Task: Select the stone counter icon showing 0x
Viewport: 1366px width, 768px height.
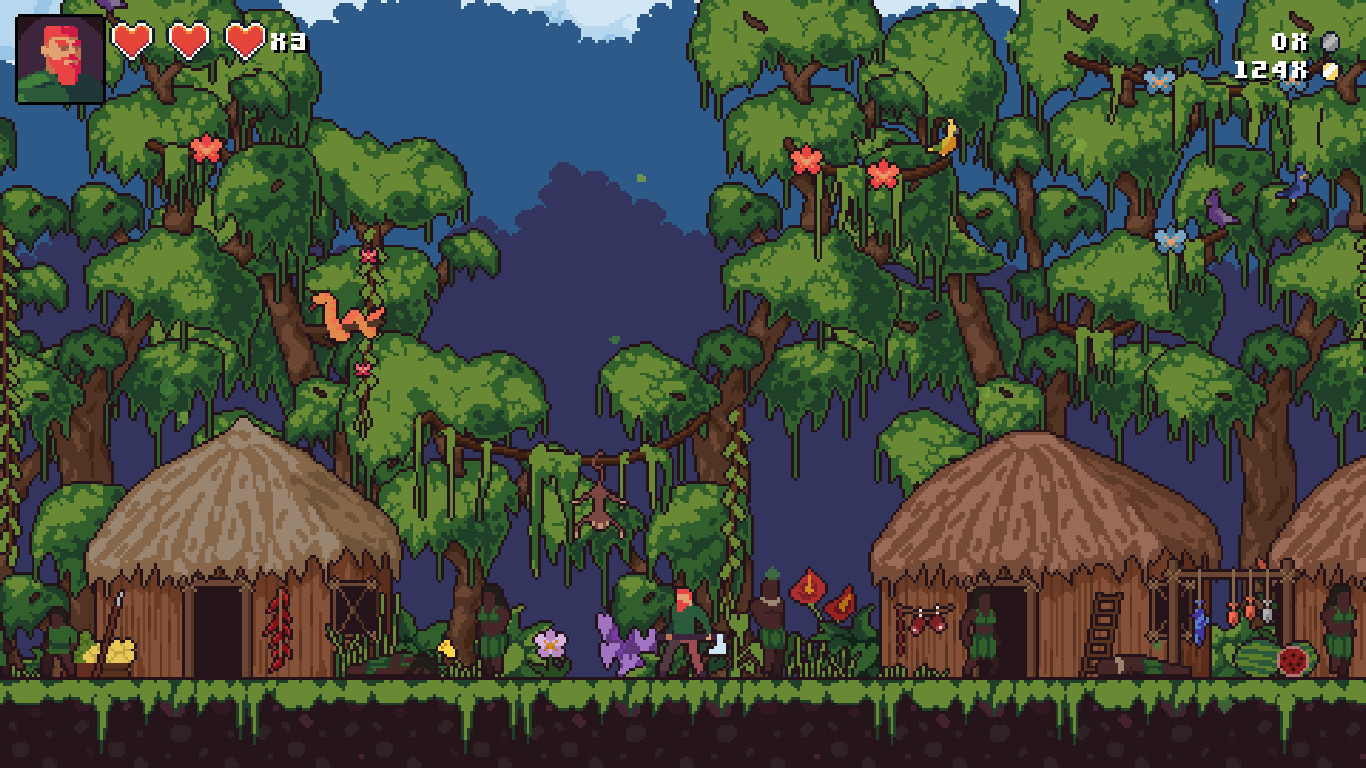Action: click(x=1330, y=42)
